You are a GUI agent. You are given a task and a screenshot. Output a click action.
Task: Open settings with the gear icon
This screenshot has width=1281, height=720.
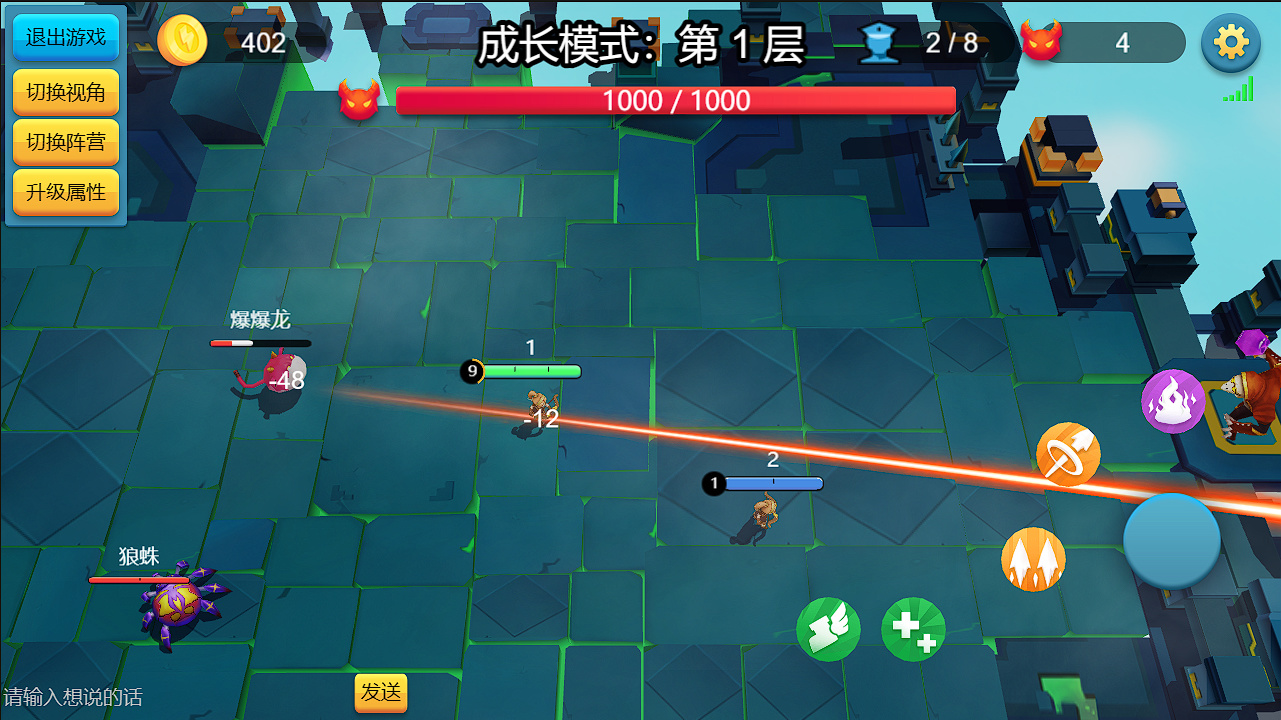pyautogui.click(x=1230, y=43)
